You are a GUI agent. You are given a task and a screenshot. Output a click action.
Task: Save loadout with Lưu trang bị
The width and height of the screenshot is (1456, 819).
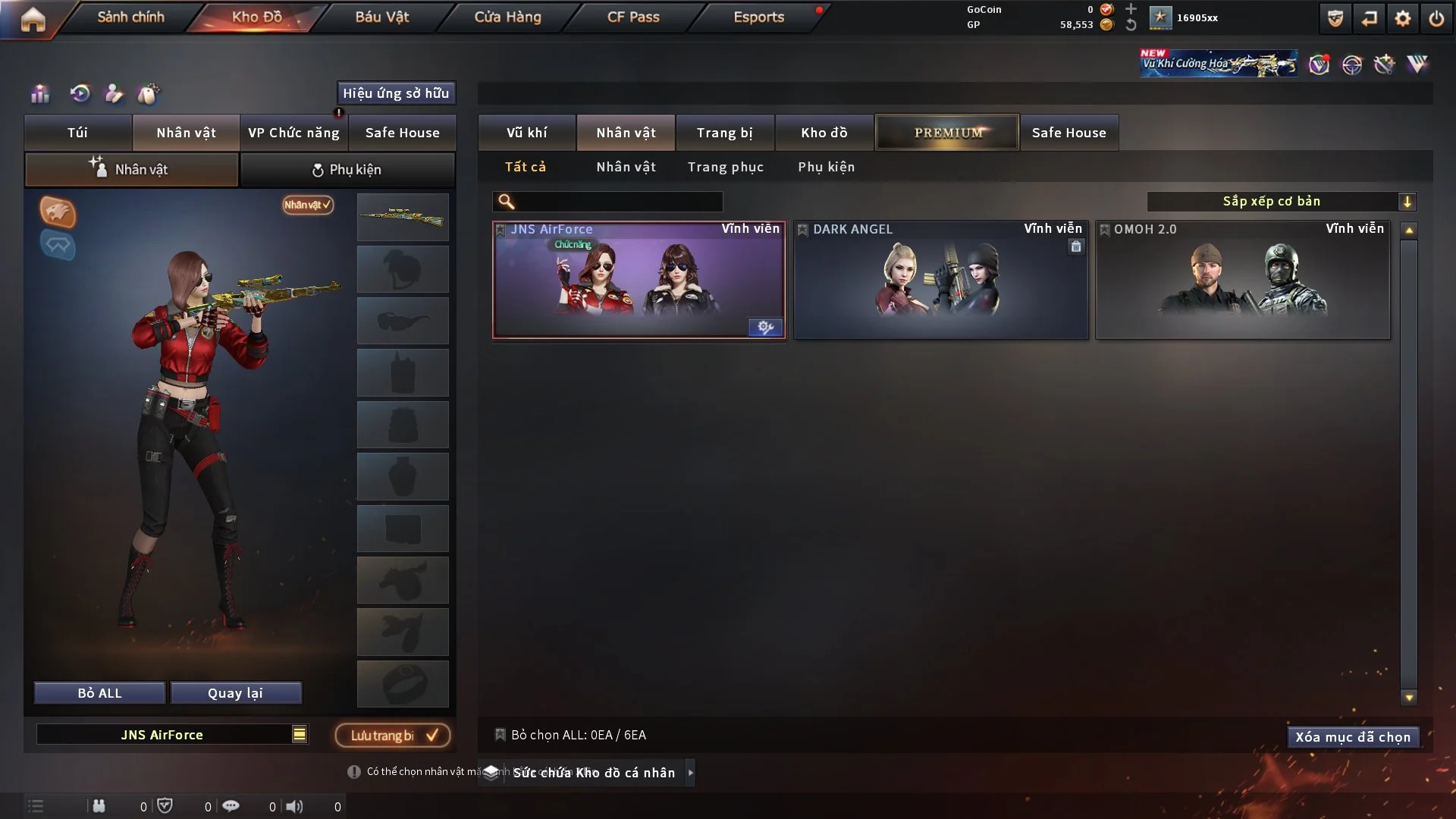(393, 735)
